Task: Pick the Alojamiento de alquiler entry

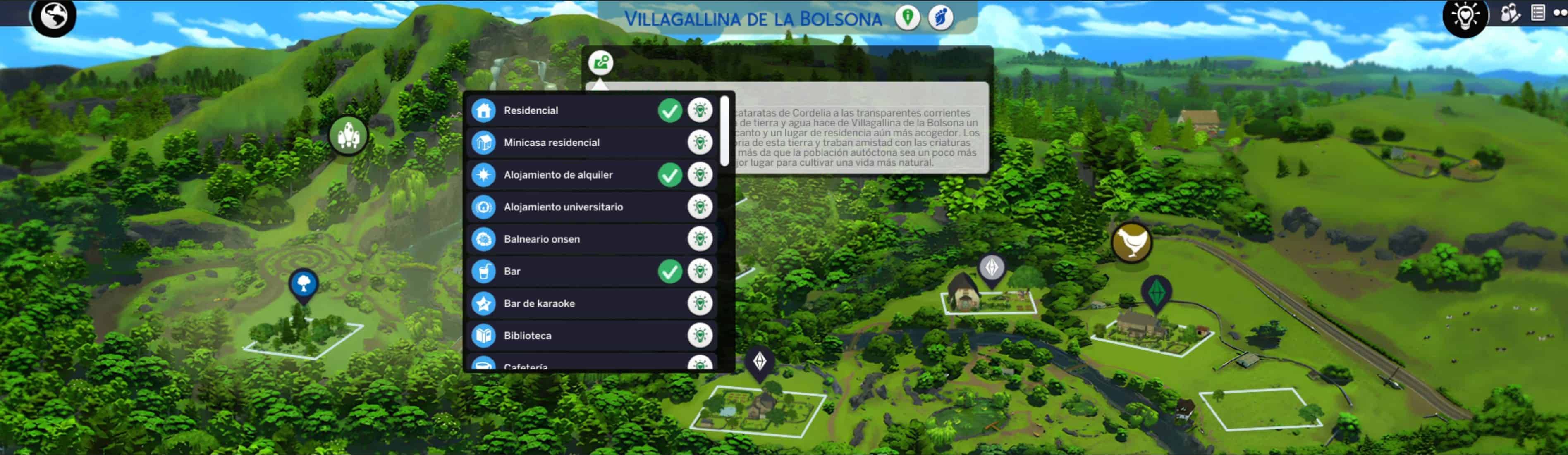Action: pyautogui.click(x=557, y=174)
